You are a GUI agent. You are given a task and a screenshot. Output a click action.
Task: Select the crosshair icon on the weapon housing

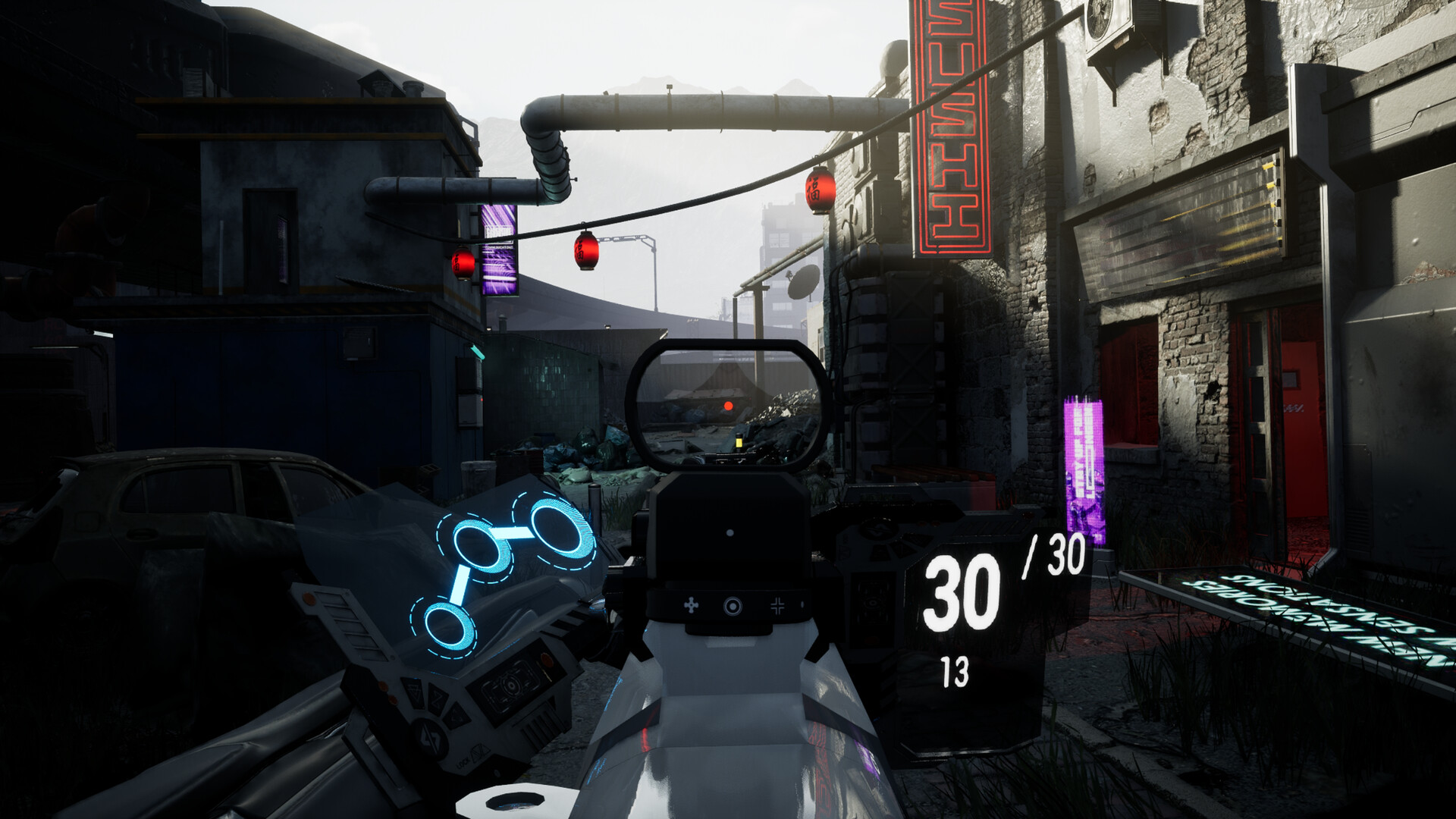tap(778, 605)
